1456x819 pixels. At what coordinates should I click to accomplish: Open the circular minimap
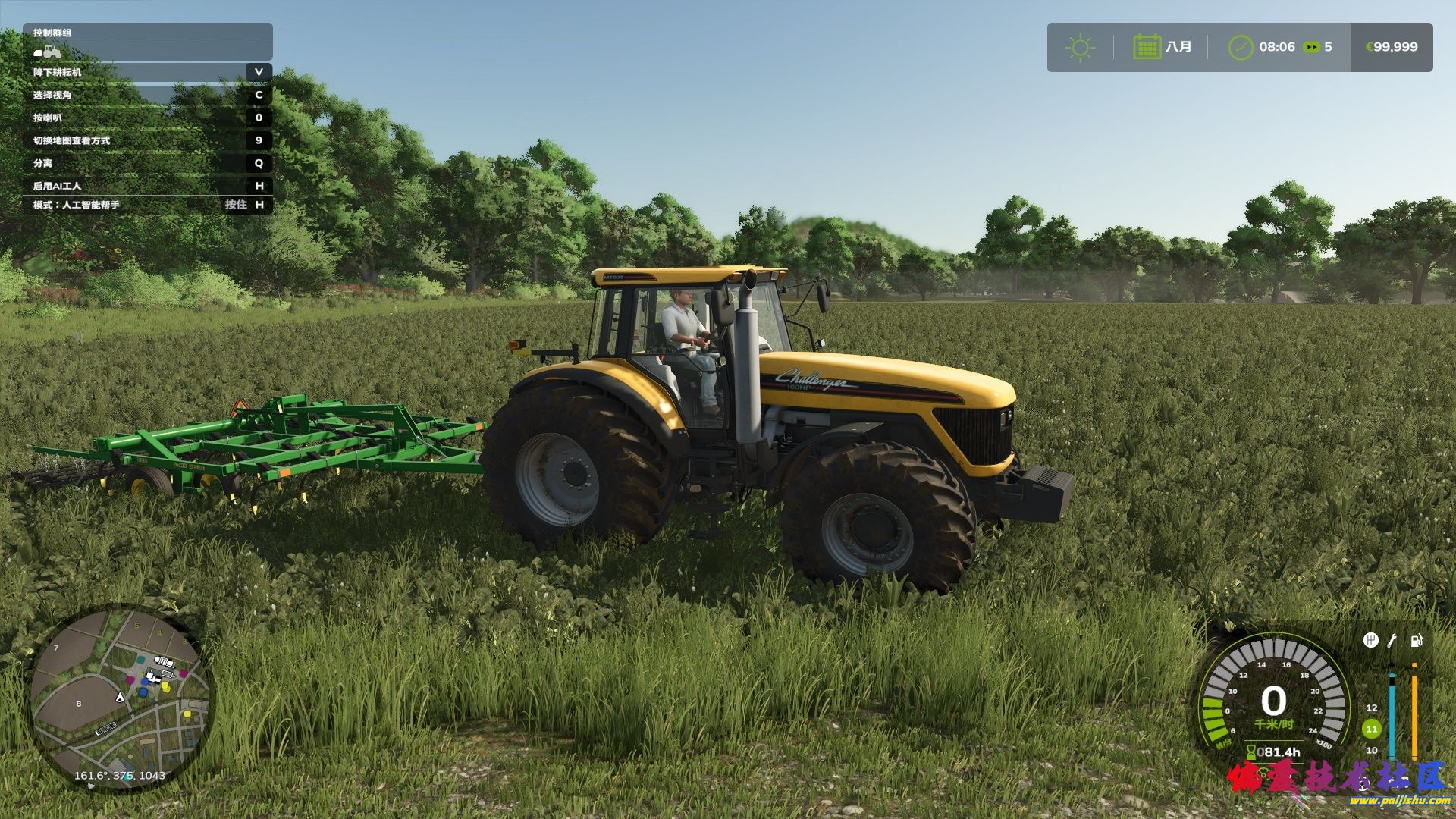coord(121,698)
